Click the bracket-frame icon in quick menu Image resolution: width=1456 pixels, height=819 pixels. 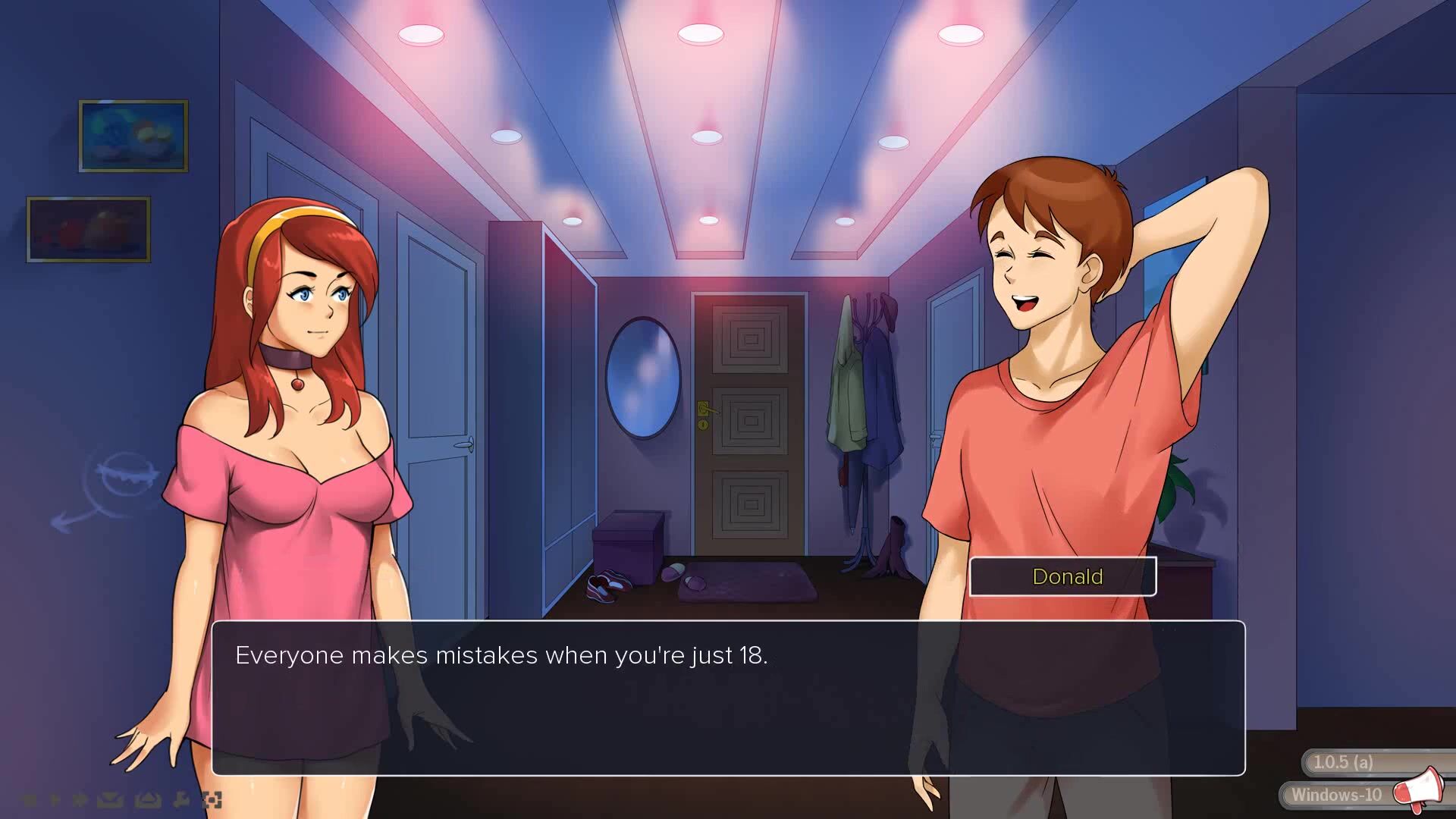pyautogui.click(x=212, y=799)
